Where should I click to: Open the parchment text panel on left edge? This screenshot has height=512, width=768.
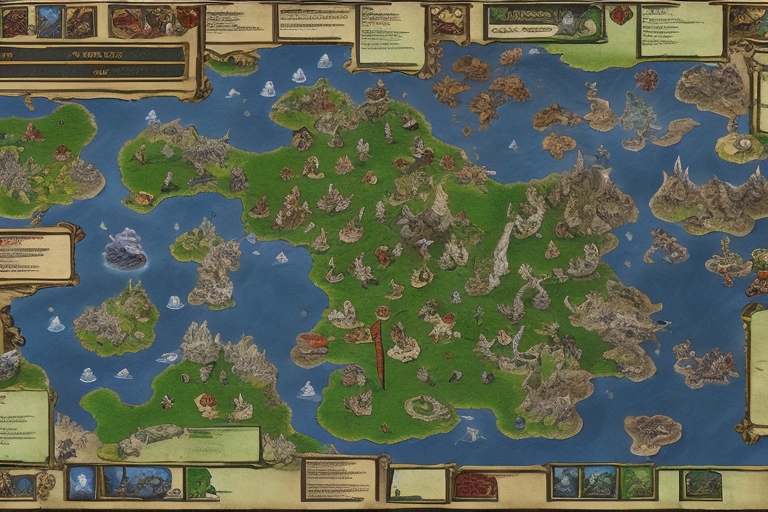[36, 256]
